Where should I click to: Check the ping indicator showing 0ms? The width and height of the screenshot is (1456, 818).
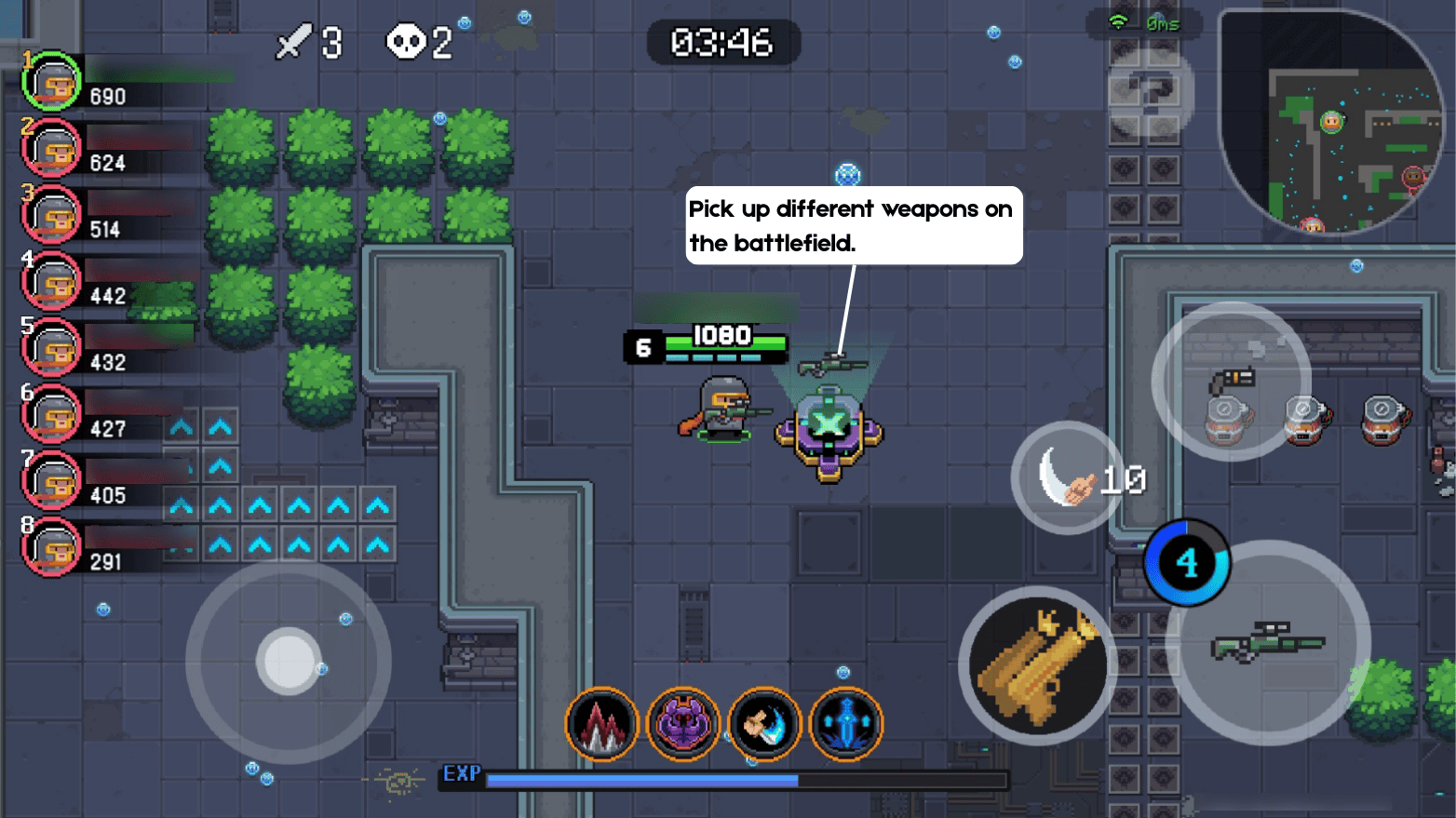(x=1145, y=23)
